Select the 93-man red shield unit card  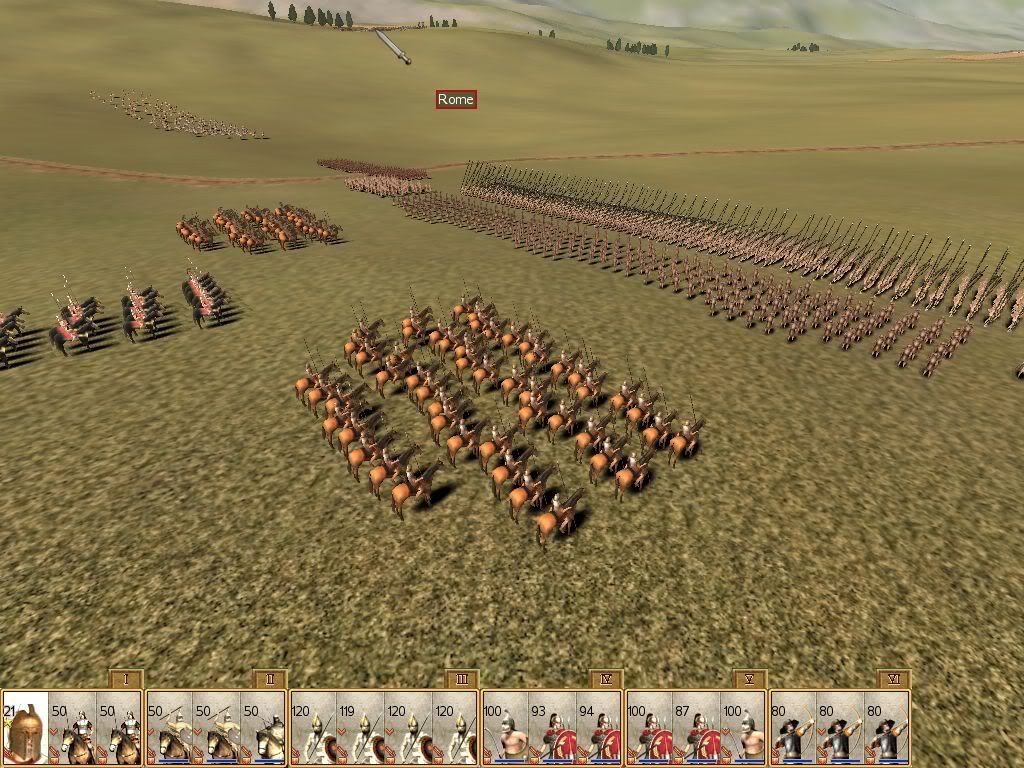[553, 727]
